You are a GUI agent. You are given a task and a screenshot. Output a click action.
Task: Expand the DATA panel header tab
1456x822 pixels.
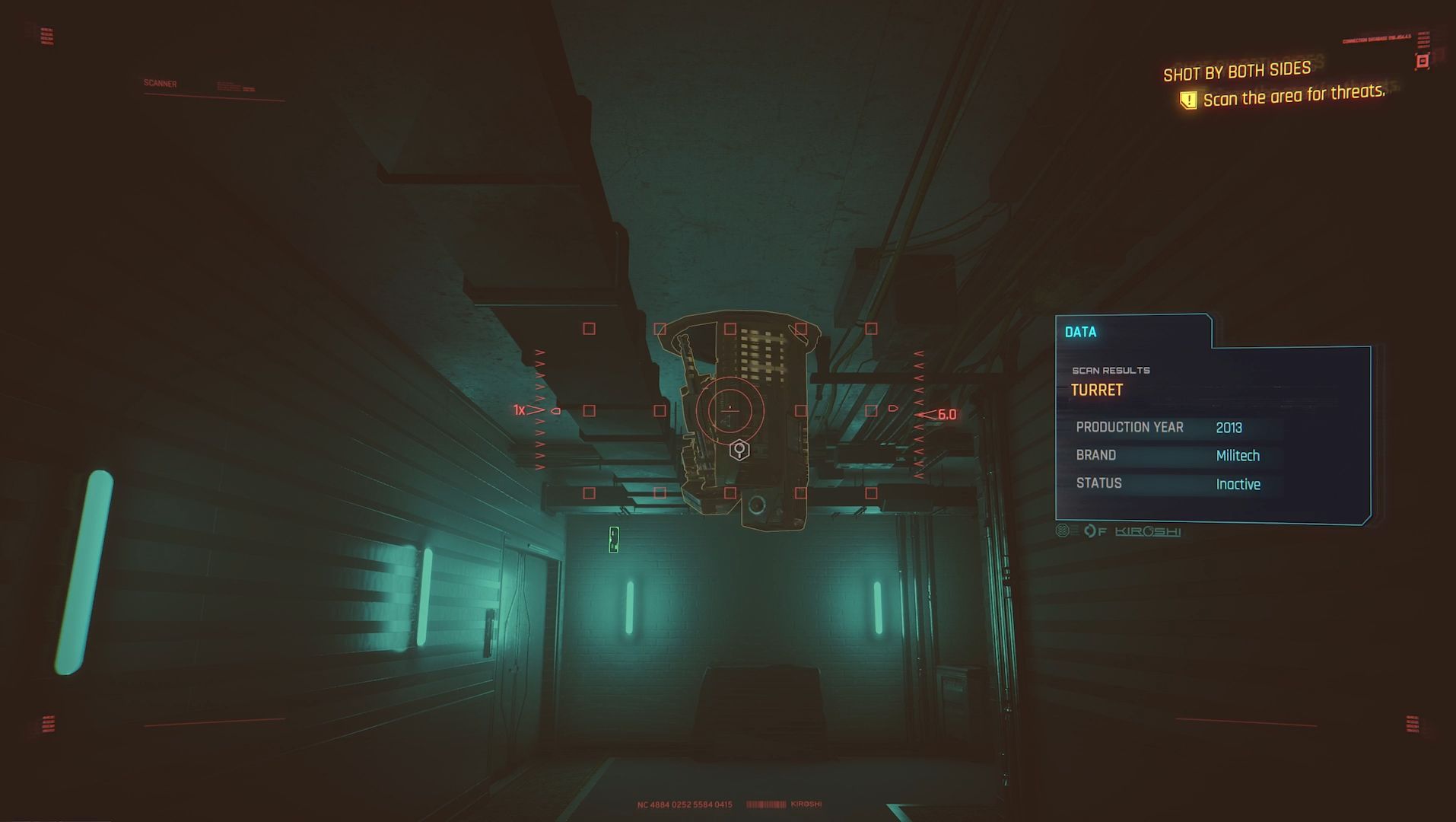(x=1080, y=331)
